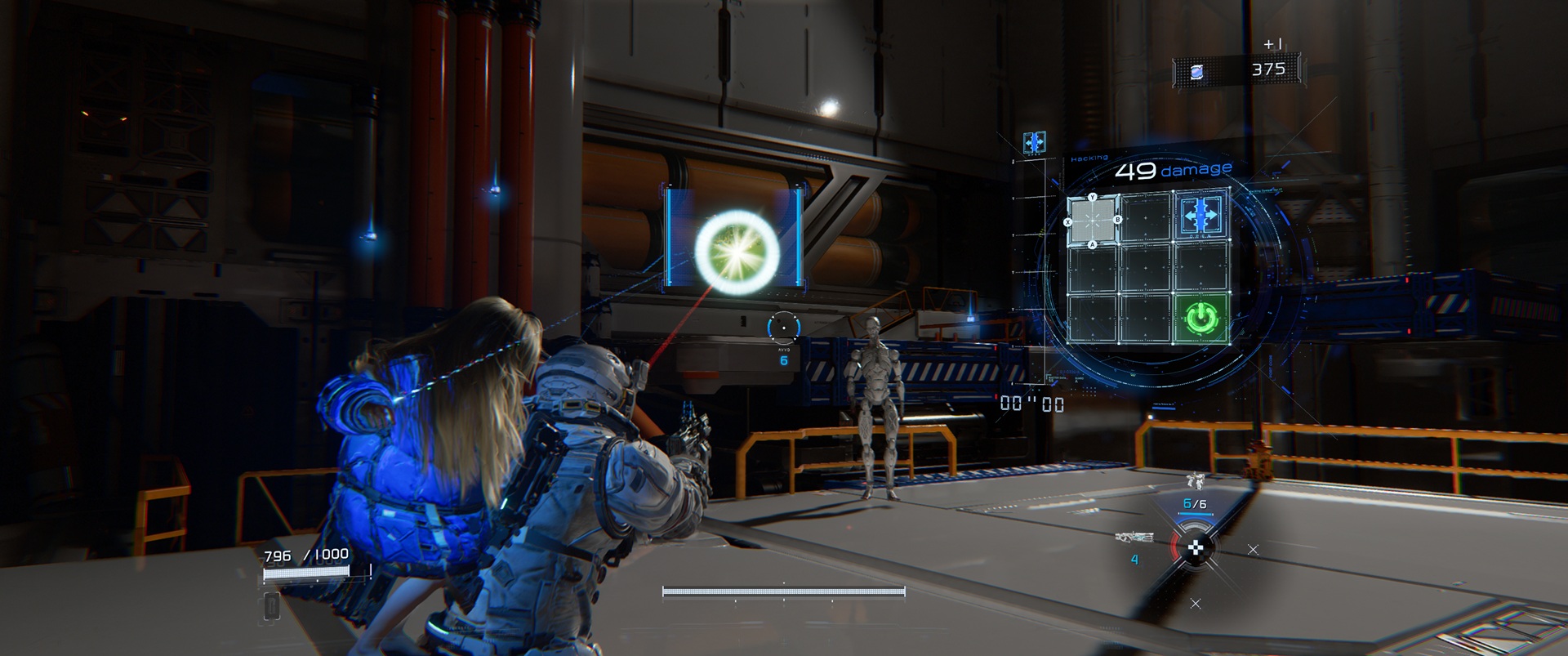The image size is (1568, 656).
Task: Click the empty center tile of hacking grid
Action: 1147,268
